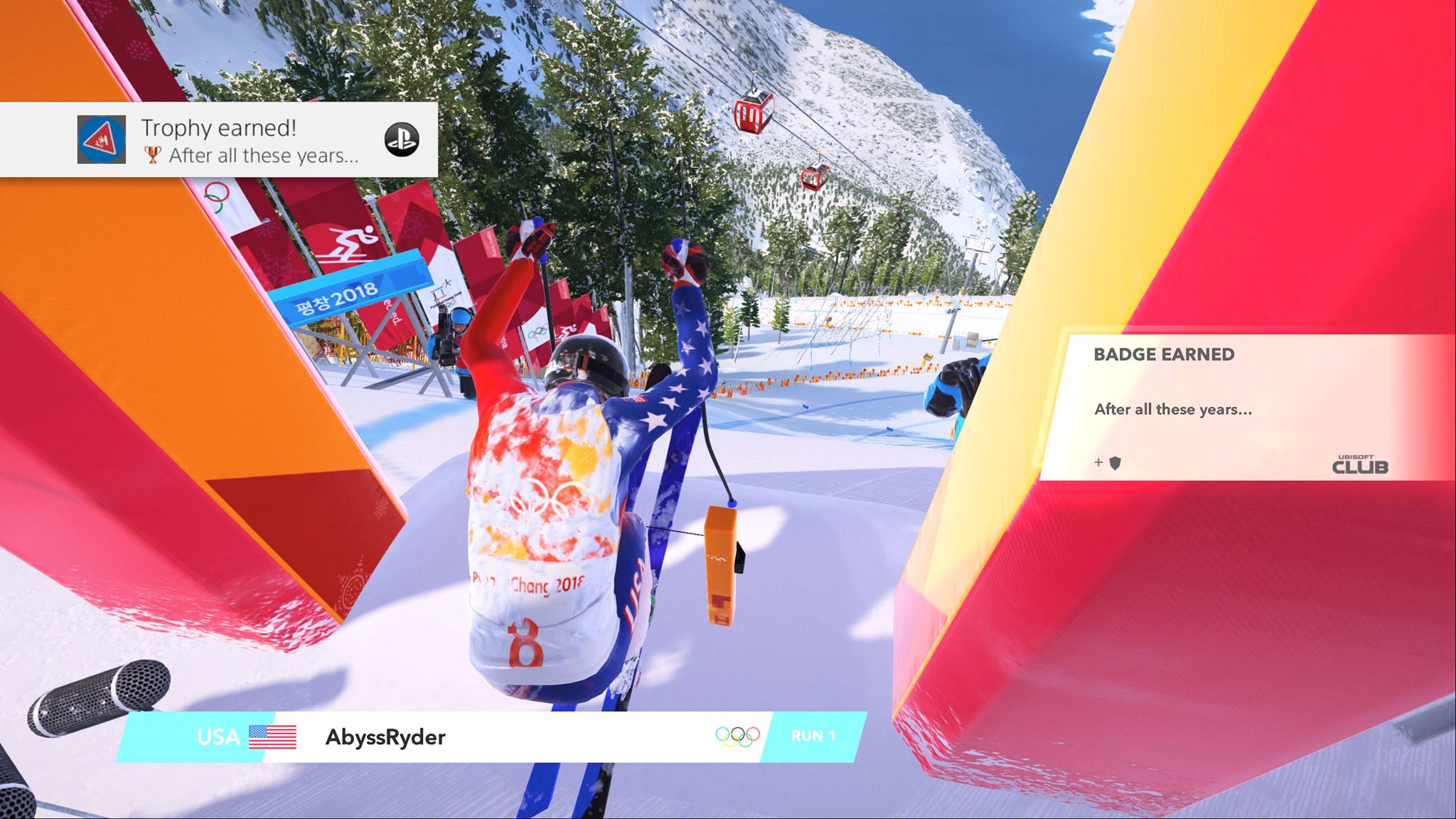
Task: Open the Trophy earned notification
Action: tap(218, 140)
